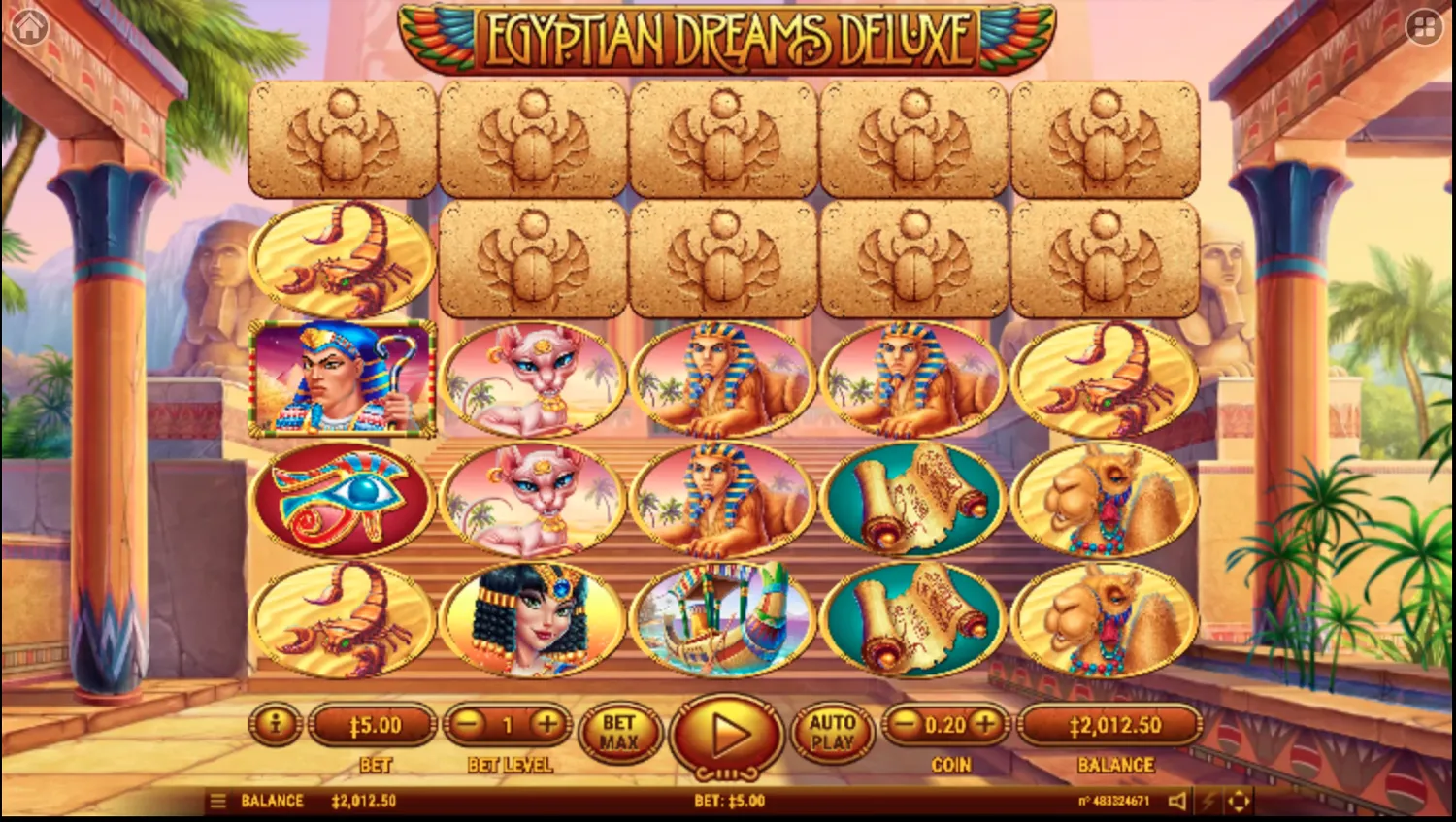
Task: Open the hamburger menu in status bar
Action: pyautogui.click(x=217, y=801)
